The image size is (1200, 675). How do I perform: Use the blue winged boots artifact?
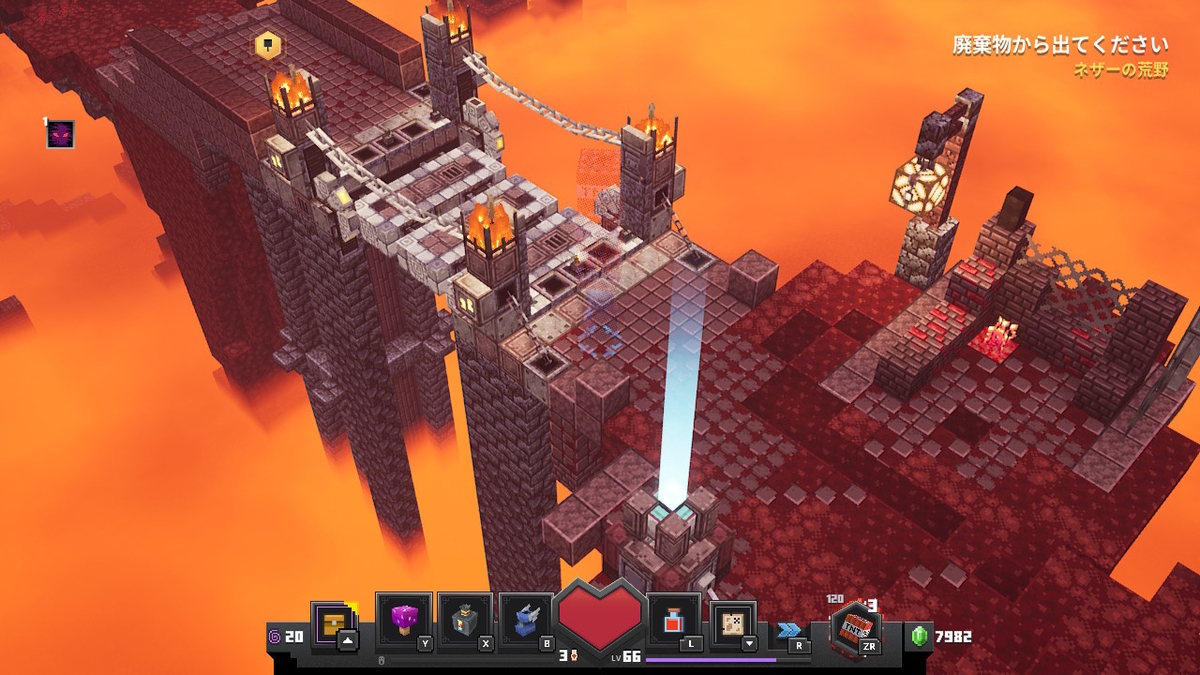coord(527,620)
